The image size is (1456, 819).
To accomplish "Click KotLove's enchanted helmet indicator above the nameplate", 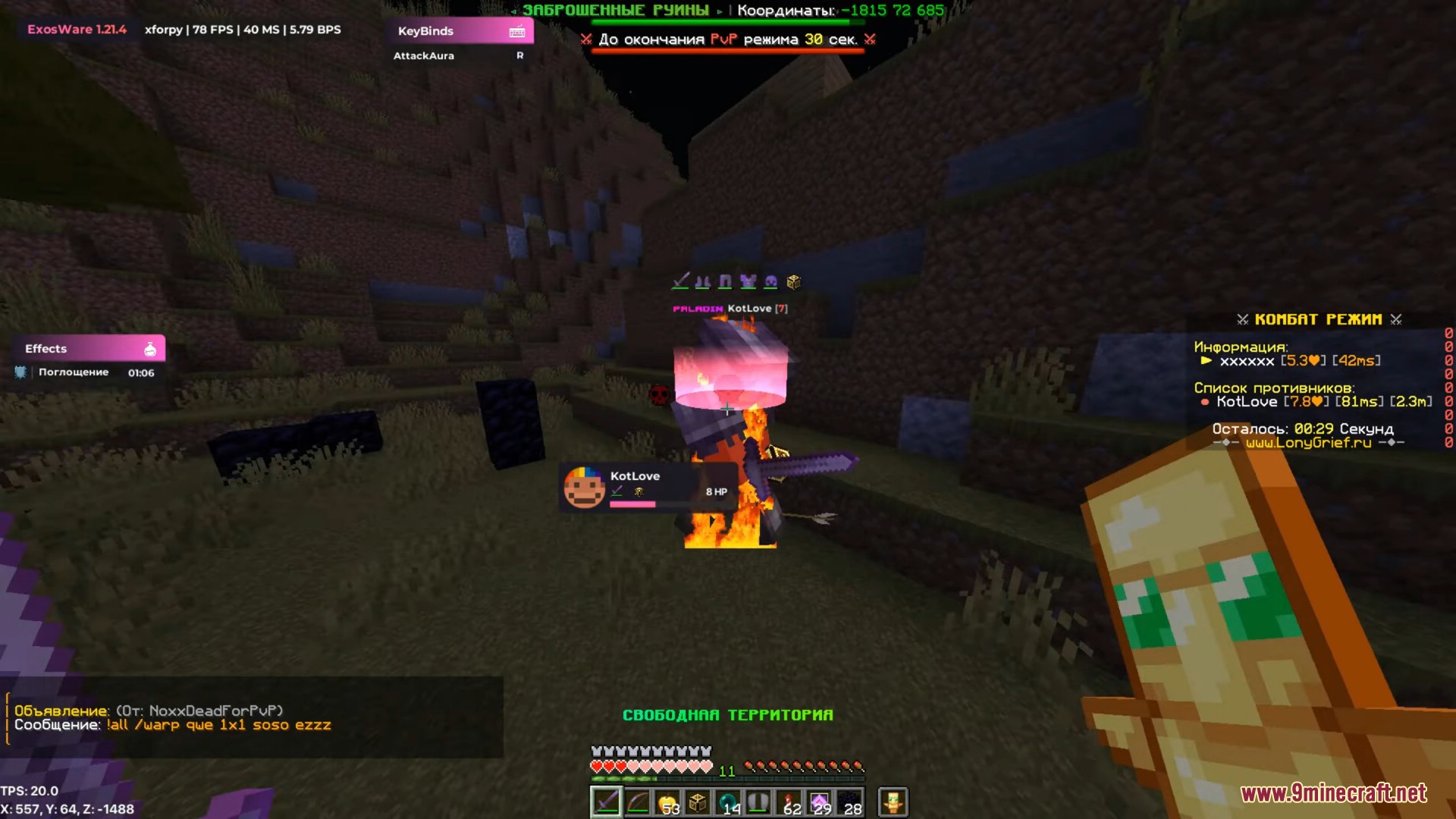I will tap(770, 281).
